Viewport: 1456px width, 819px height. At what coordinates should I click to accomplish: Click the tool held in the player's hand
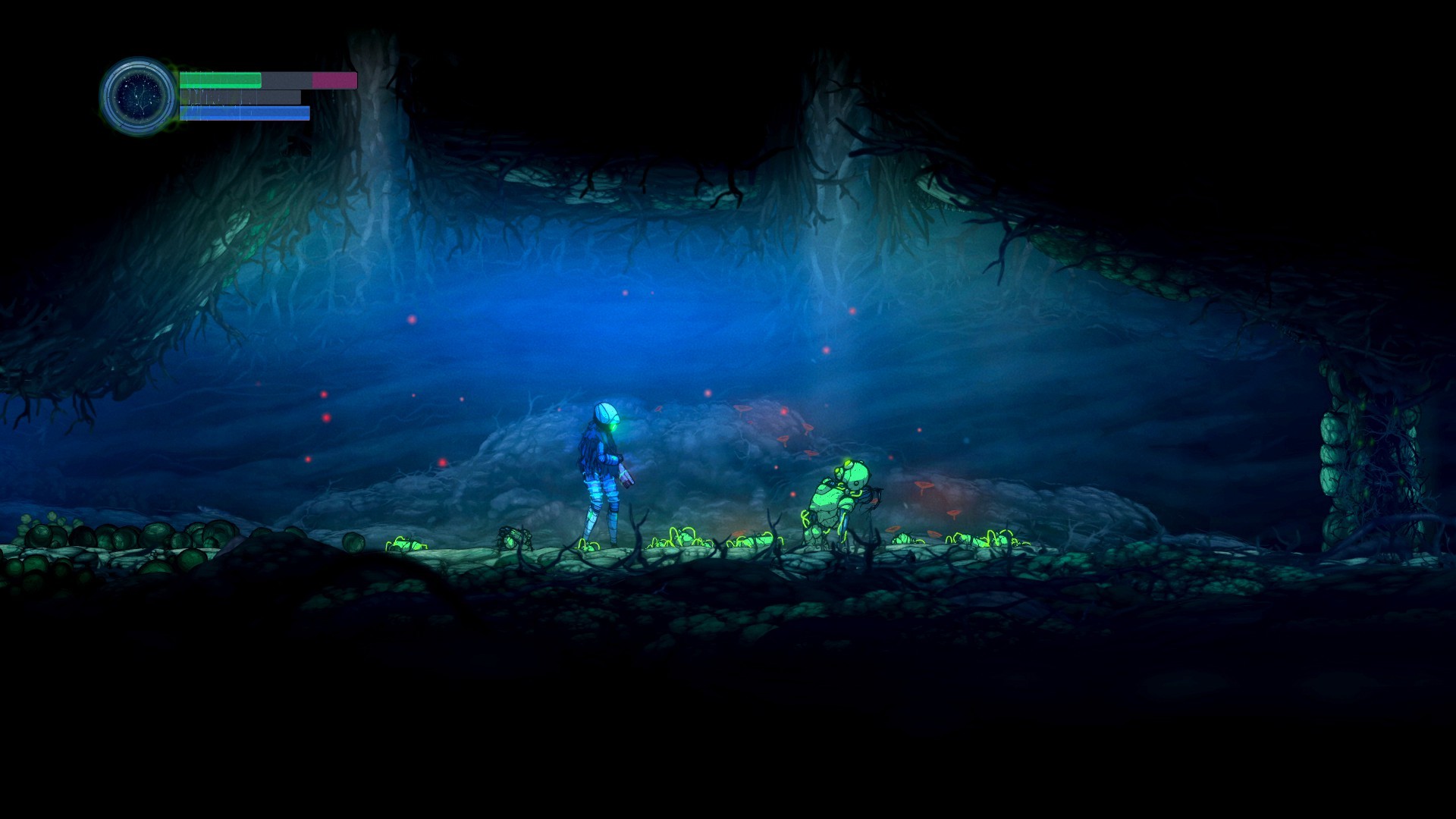coord(627,476)
